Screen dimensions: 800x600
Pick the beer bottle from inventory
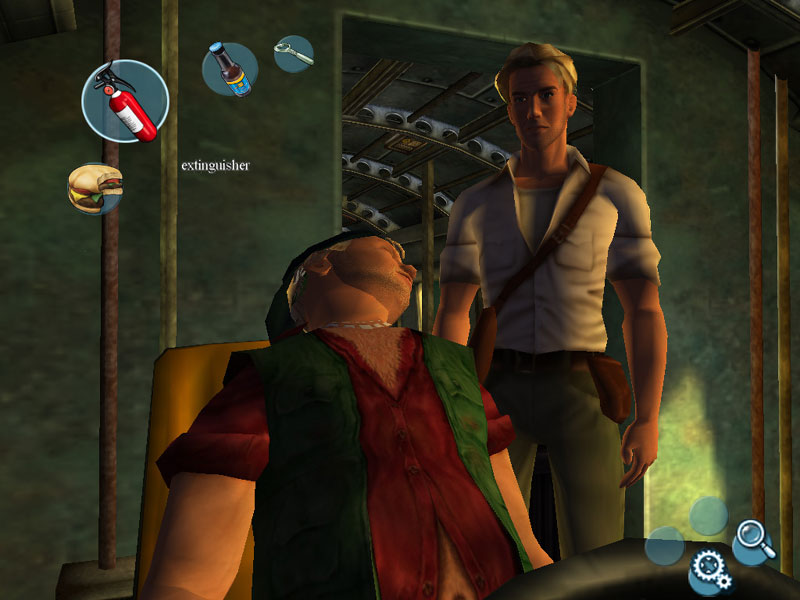click(x=230, y=69)
